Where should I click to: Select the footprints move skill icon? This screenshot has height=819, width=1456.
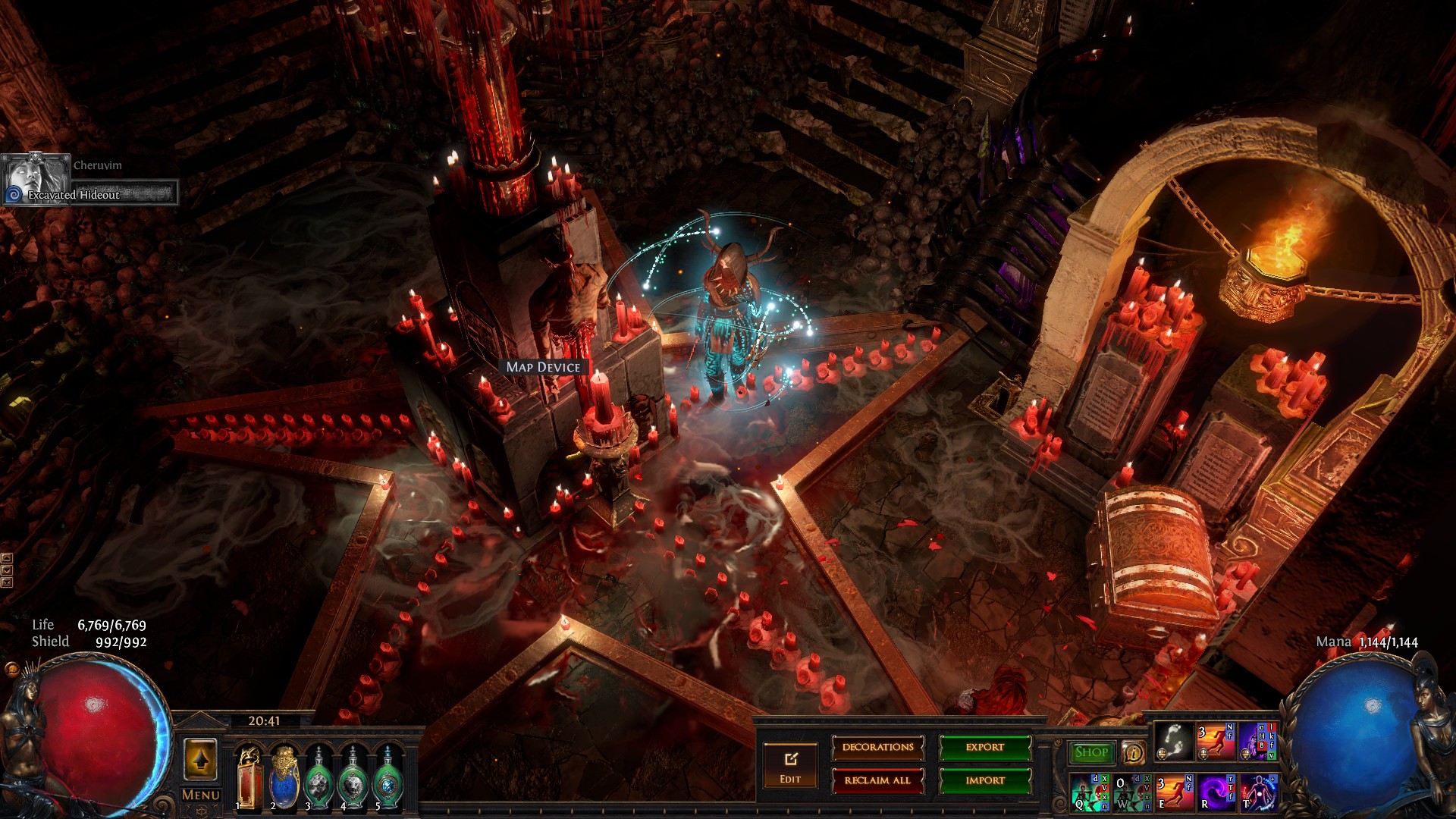(1173, 741)
